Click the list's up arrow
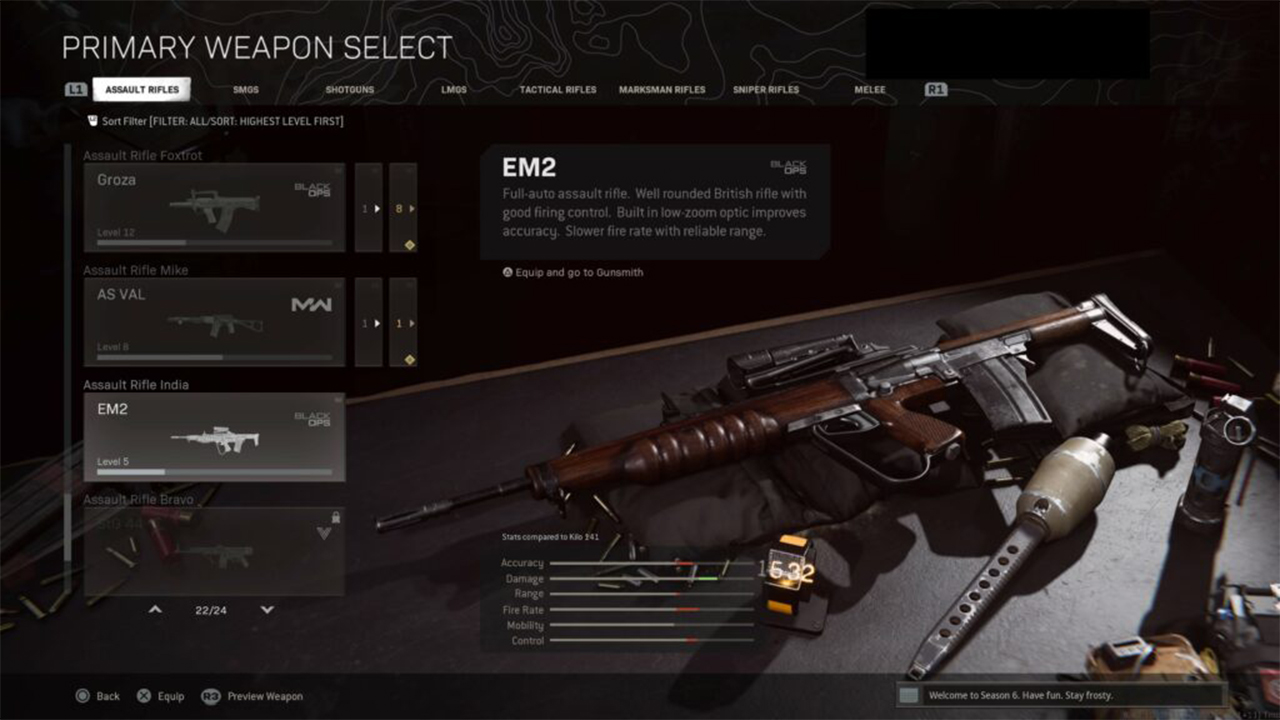 155,609
